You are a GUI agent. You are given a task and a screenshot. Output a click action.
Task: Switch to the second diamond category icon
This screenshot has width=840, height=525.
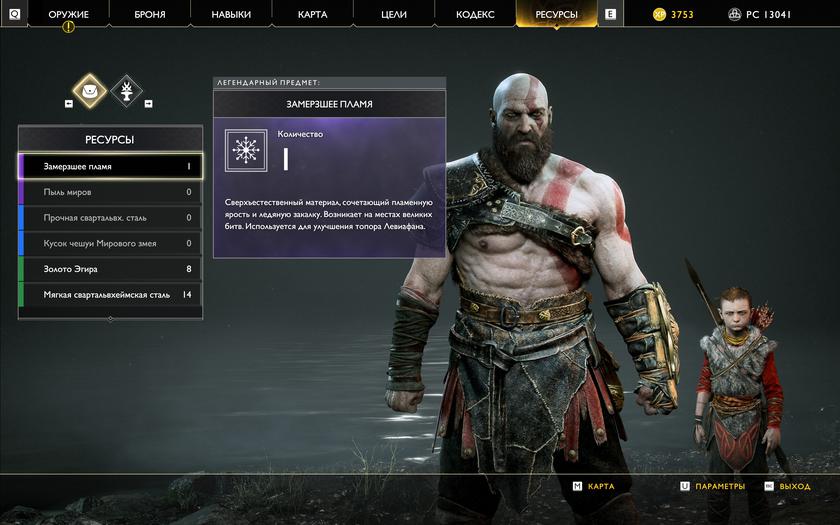[126, 91]
